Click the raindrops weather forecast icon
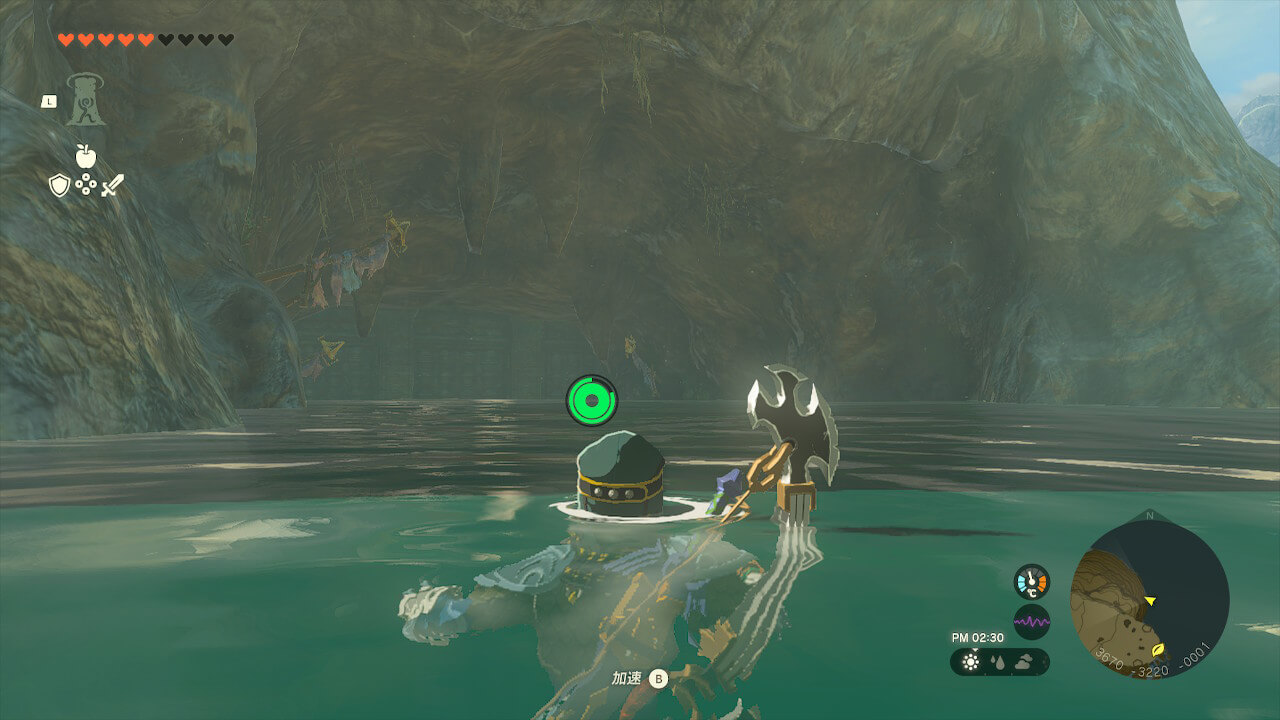The image size is (1280, 720). [998, 662]
